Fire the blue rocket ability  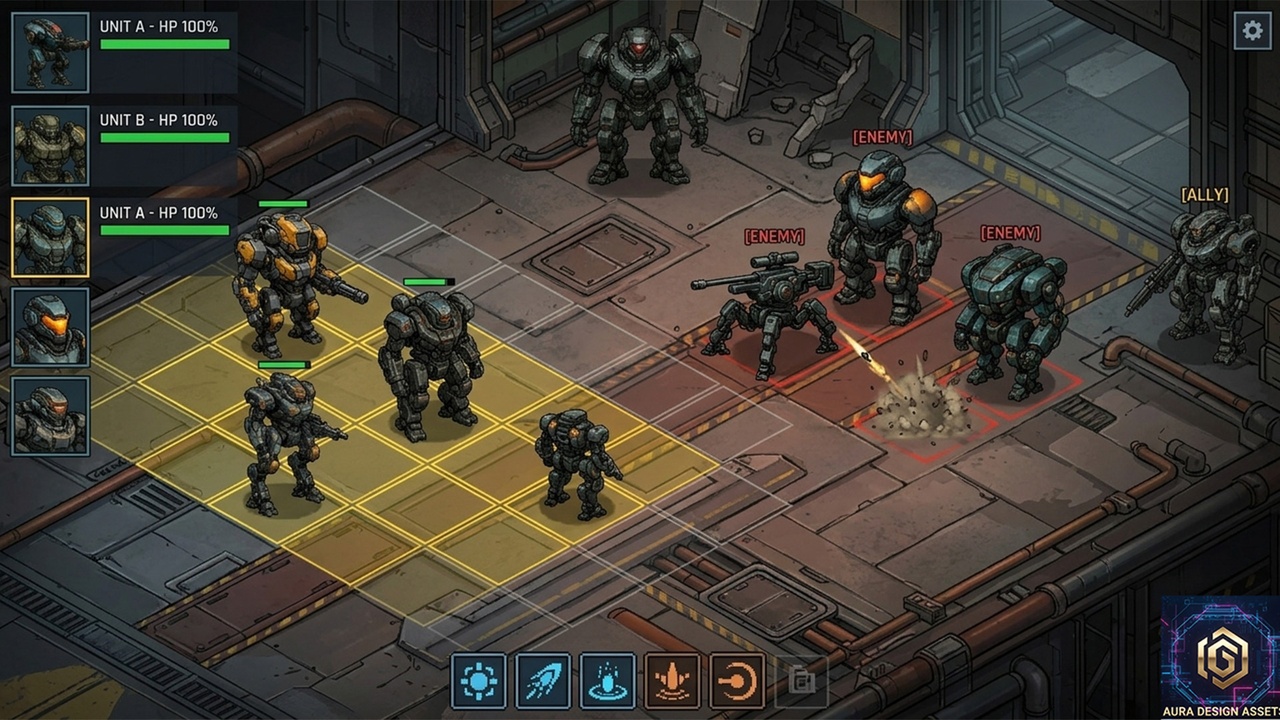pyautogui.click(x=543, y=681)
